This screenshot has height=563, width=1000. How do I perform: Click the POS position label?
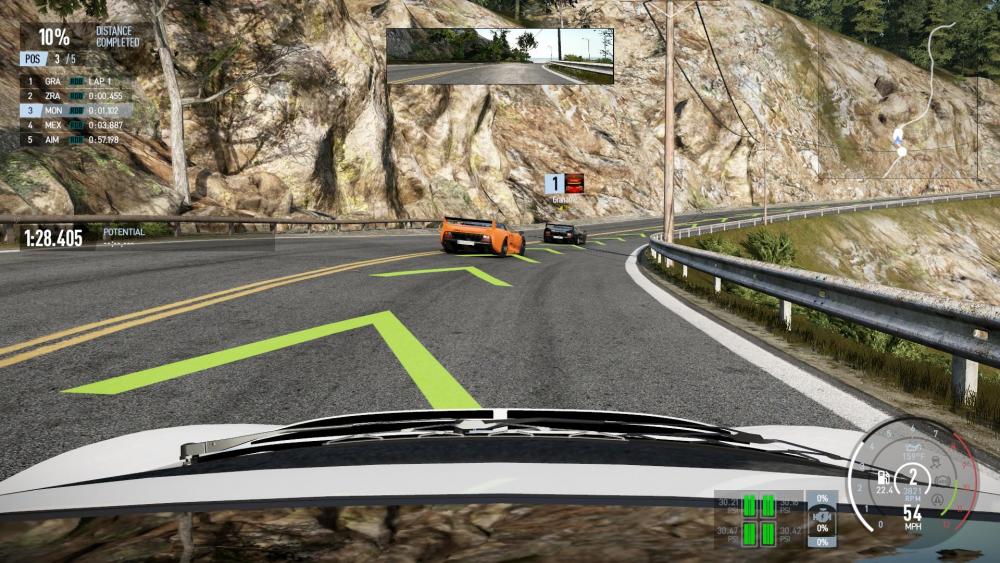coord(31,59)
